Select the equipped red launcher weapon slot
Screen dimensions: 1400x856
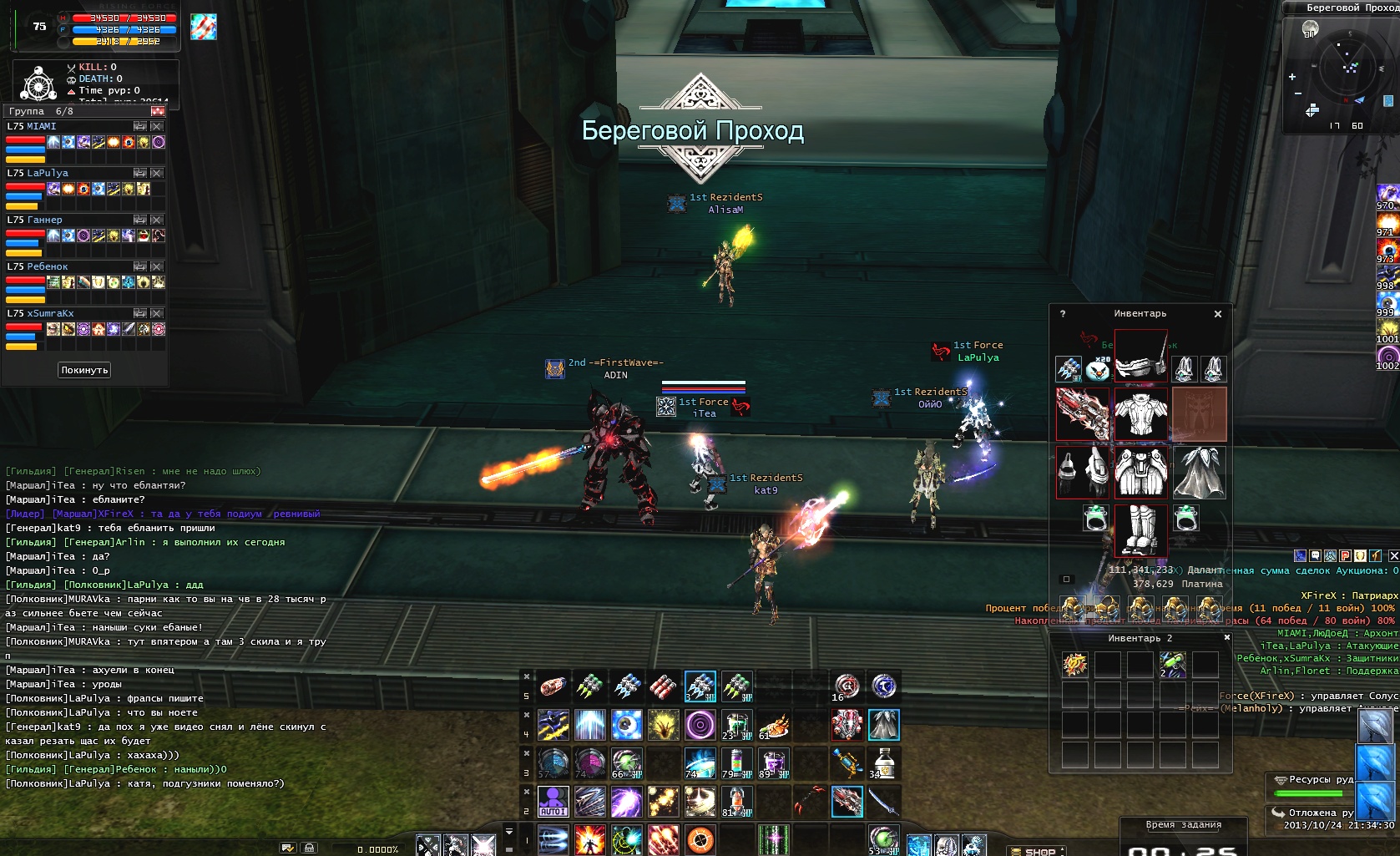click(1083, 414)
